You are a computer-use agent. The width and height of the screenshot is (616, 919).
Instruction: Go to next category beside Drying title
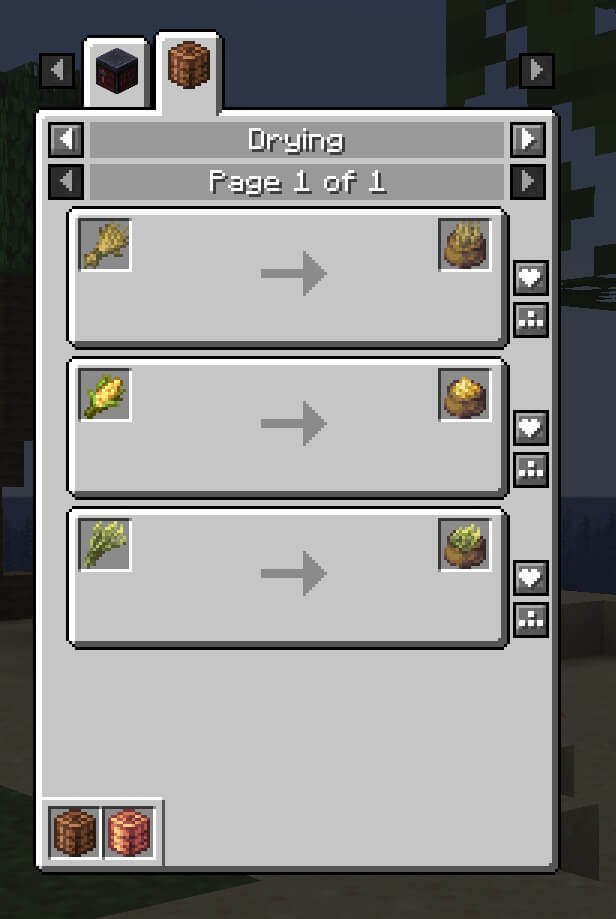pyautogui.click(x=527, y=139)
